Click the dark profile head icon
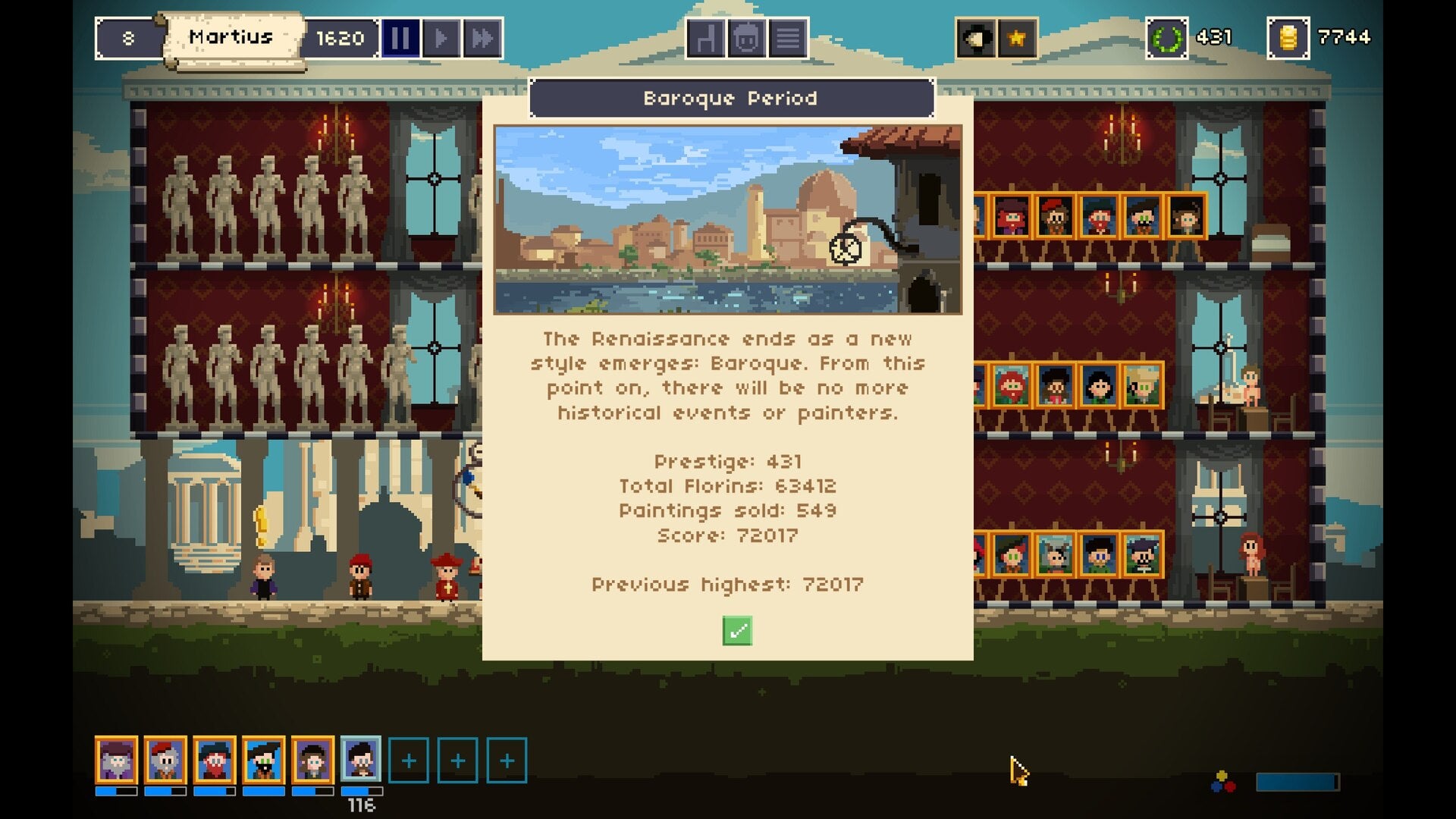Viewport: 1456px width, 819px height. (x=975, y=38)
